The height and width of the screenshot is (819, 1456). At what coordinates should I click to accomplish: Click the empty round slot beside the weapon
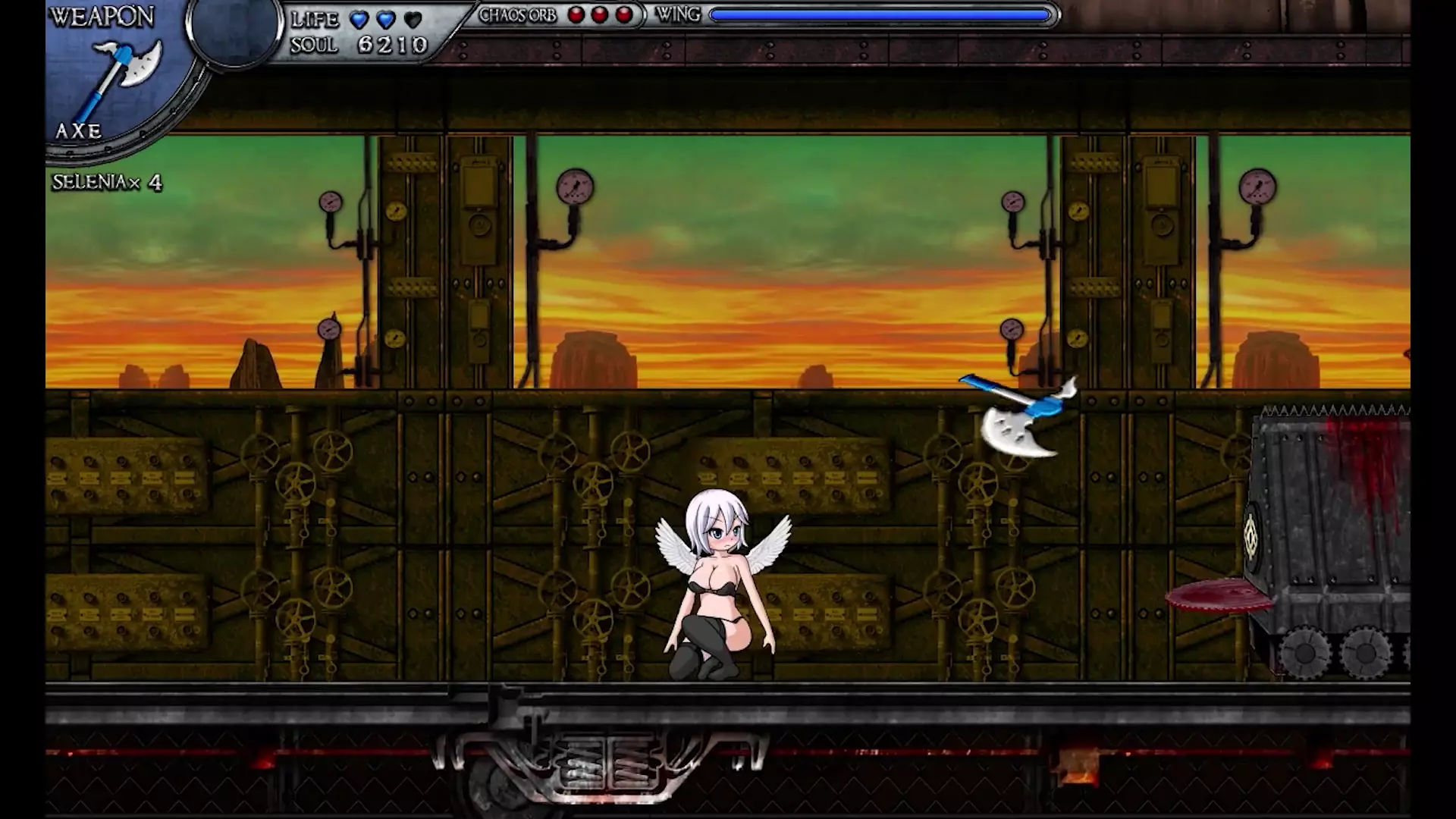coord(234,30)
